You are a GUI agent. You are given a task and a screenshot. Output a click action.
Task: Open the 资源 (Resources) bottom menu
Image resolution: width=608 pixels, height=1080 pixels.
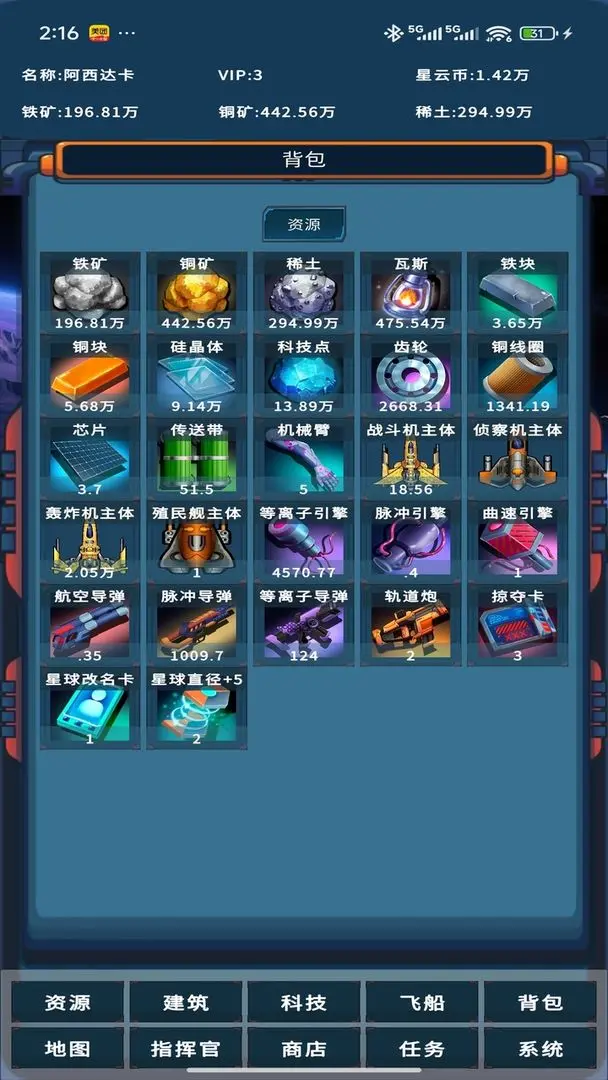pyautogui.click(x=68, y=1002)
